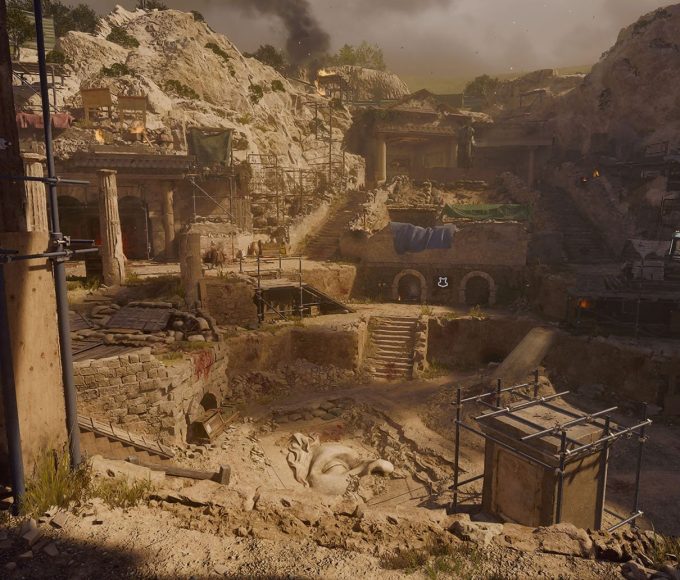Select the armor vest waypoint marker

pyautogui.click(x=442, y=282)
